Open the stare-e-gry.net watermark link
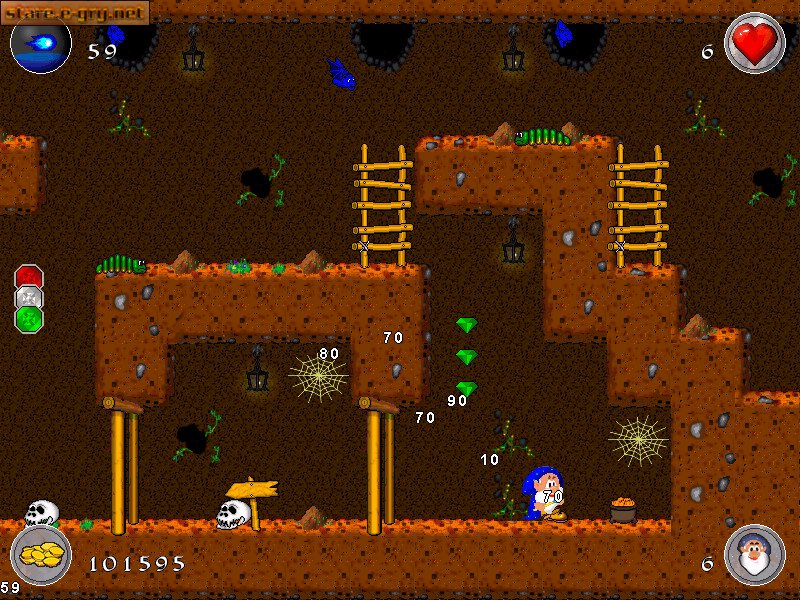Viewport: 800px width, 600px height. pos(76,12)
